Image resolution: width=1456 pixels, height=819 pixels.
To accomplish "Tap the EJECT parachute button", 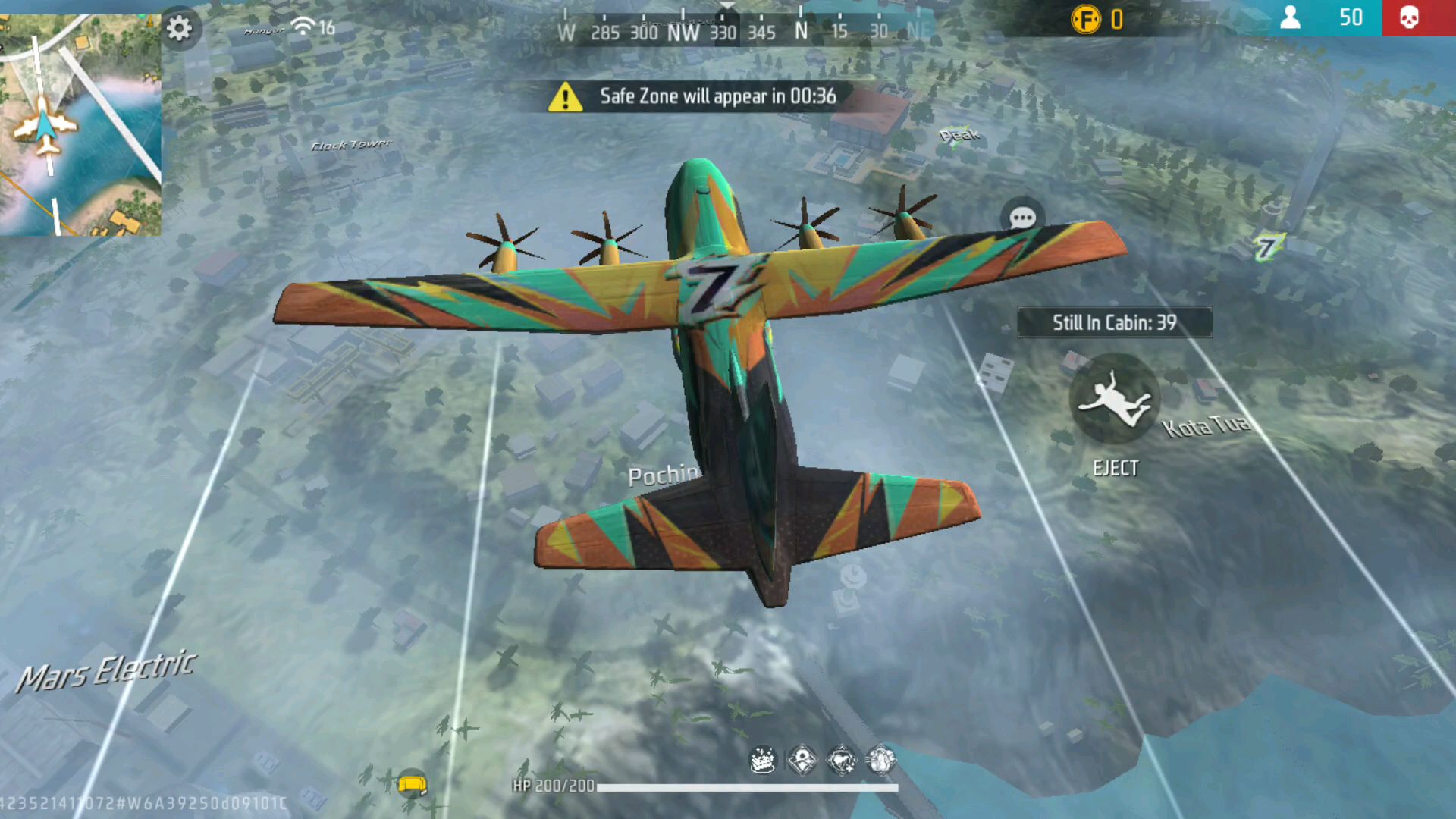I will pyautogui.click(x=1114, y=400).
